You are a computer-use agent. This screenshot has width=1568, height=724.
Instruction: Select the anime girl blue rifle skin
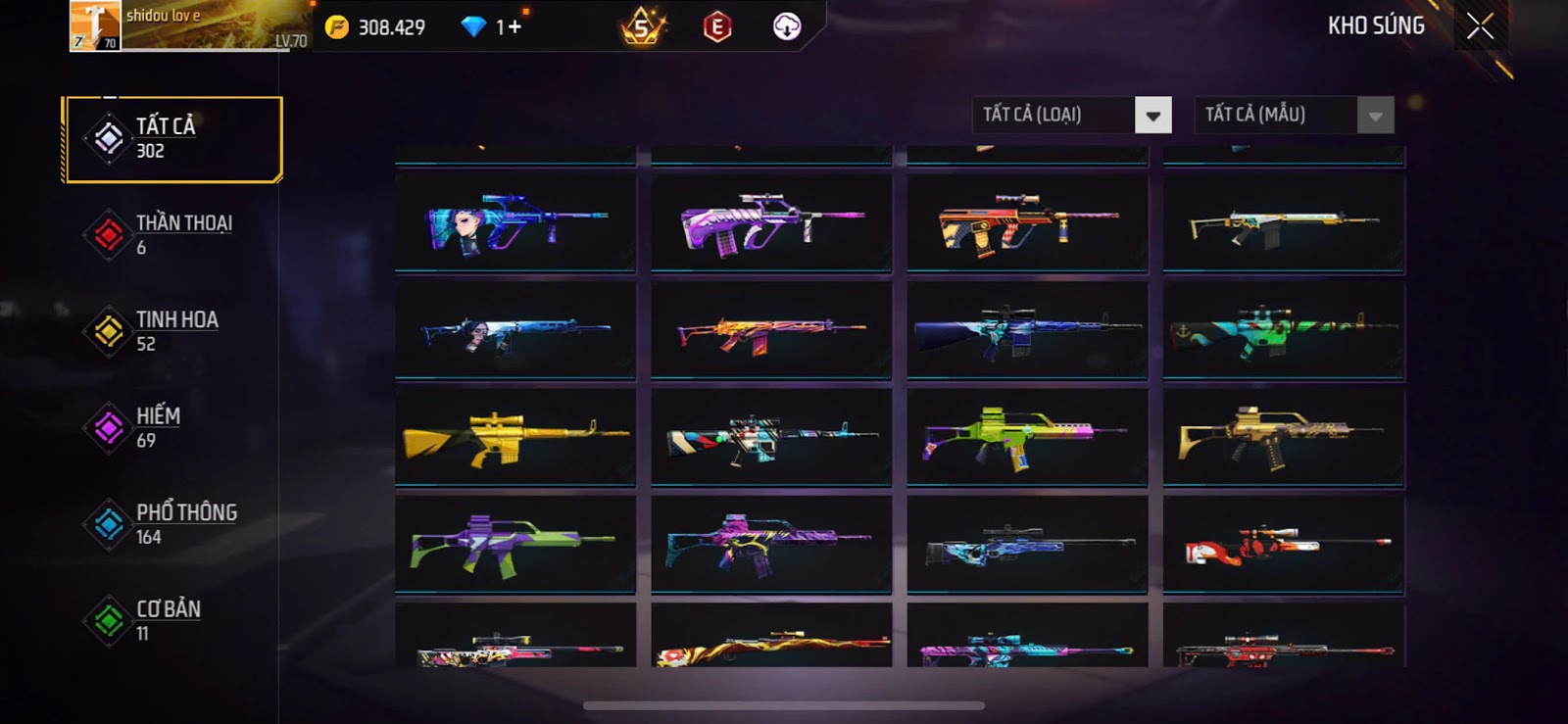click(x=515, y=223)
